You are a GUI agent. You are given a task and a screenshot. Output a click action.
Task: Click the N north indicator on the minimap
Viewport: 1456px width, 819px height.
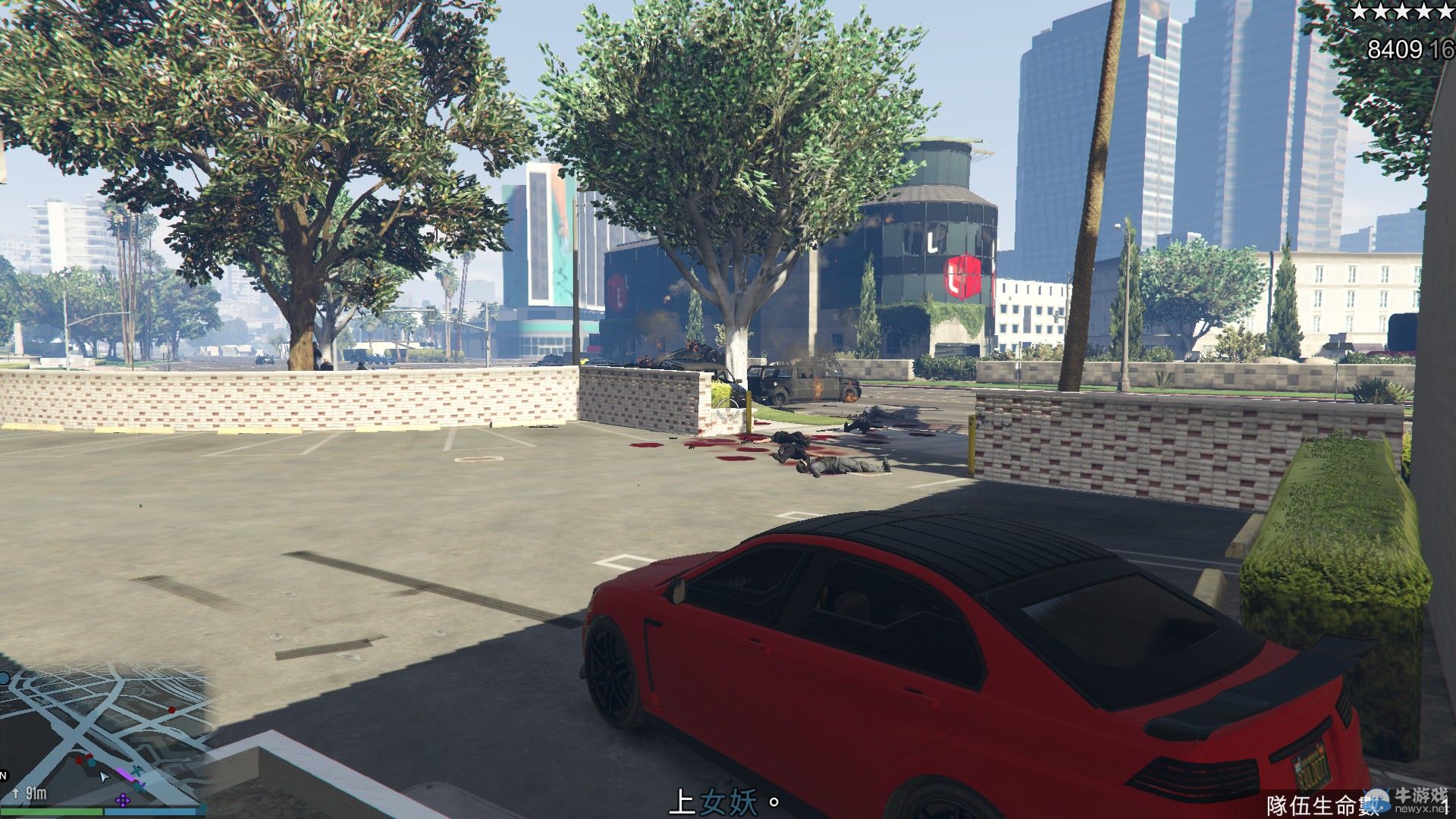point(5,775)
